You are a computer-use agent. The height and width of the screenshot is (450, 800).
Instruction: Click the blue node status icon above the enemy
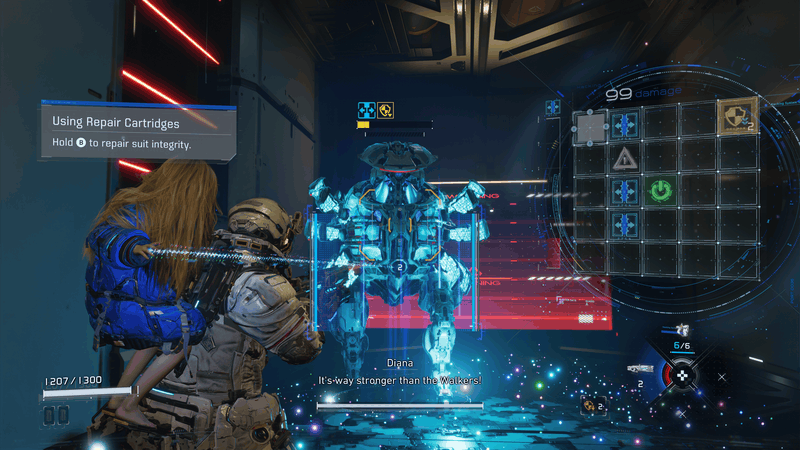click(x=366, y=110)
